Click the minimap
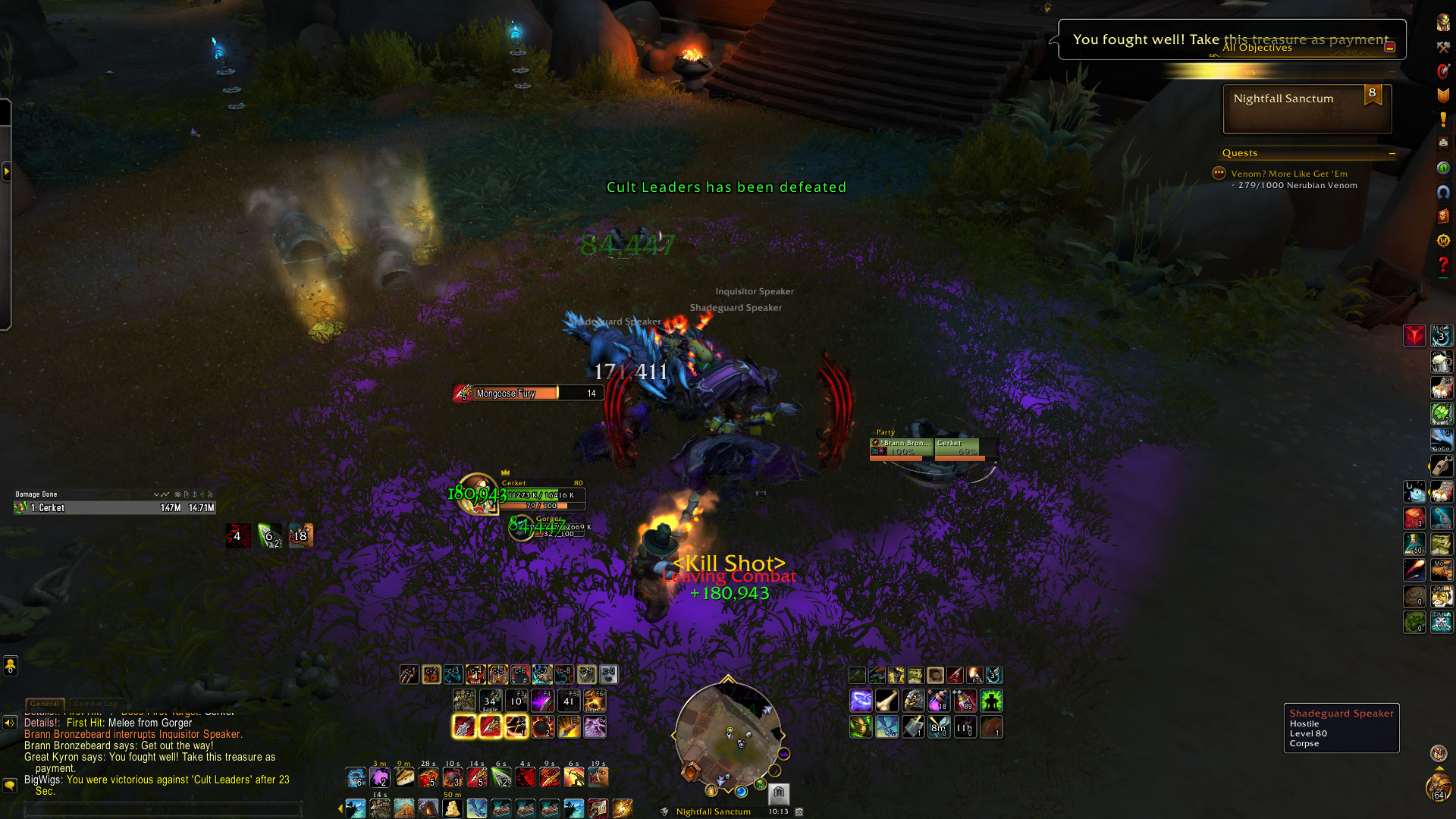 tap(728, 736)
